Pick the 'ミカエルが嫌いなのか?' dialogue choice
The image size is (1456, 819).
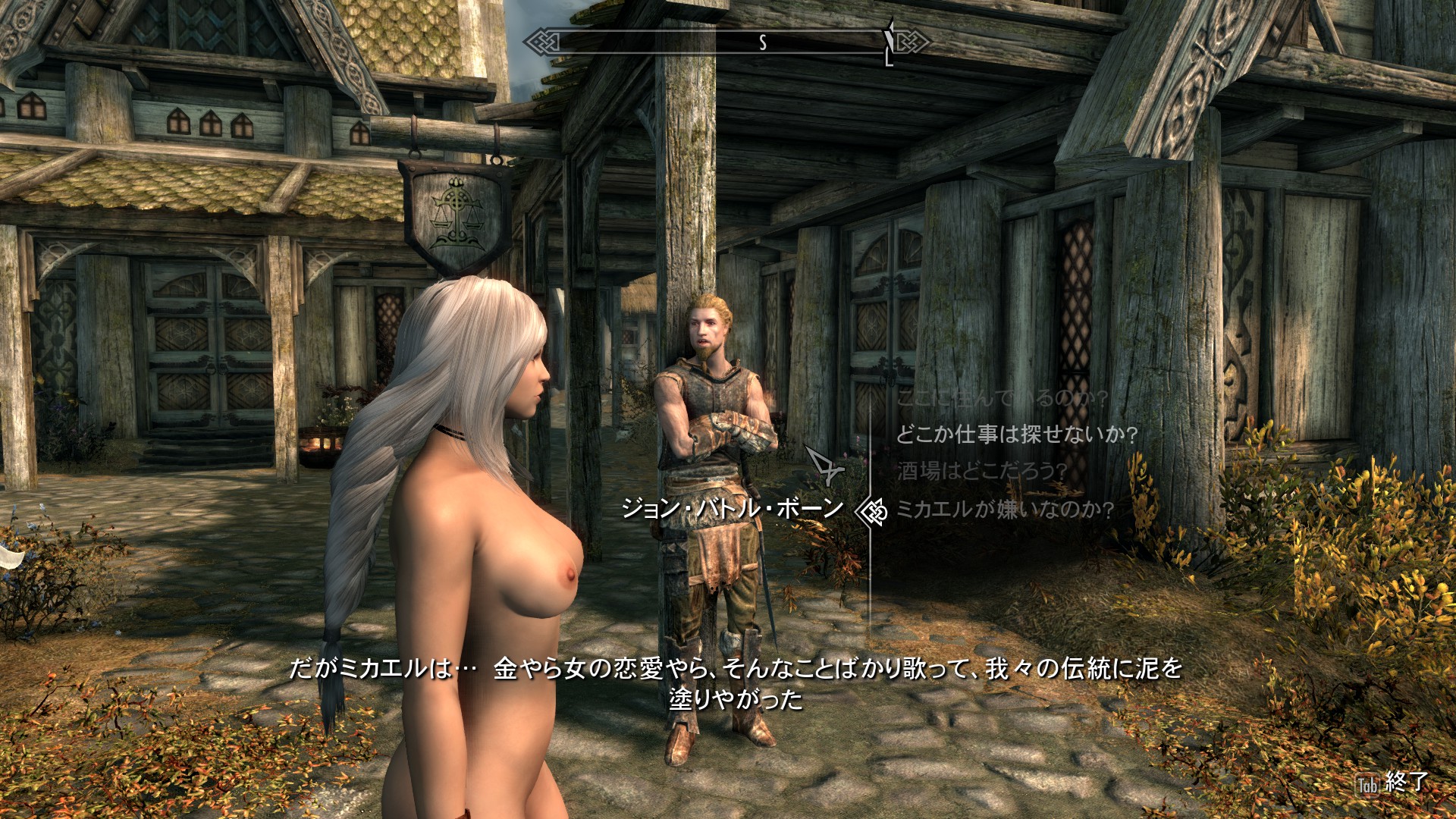(1005, 509)
